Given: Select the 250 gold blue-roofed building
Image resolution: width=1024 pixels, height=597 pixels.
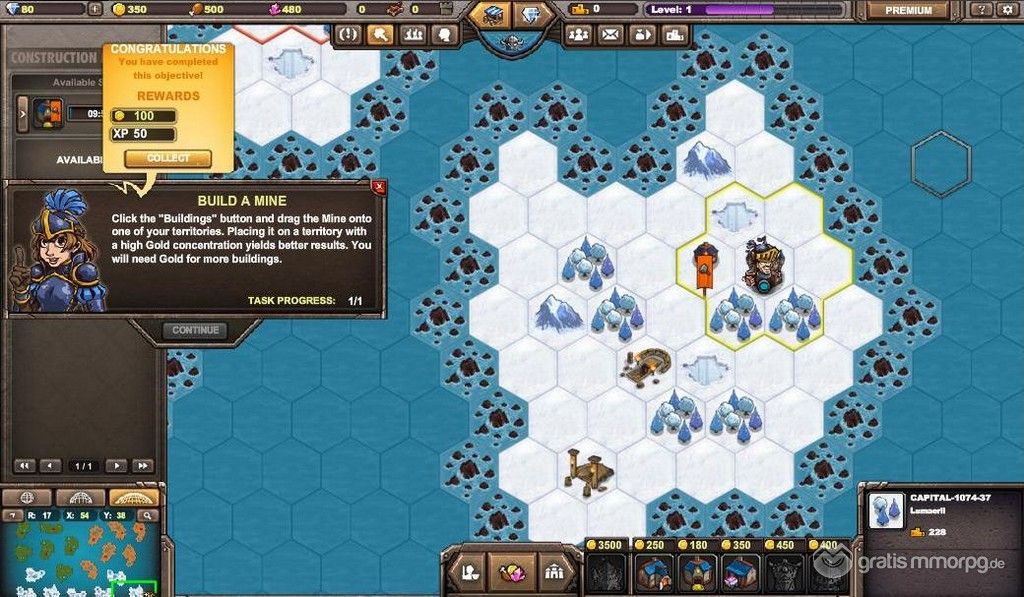Looking at the screenshot, I should pos(650,574).
